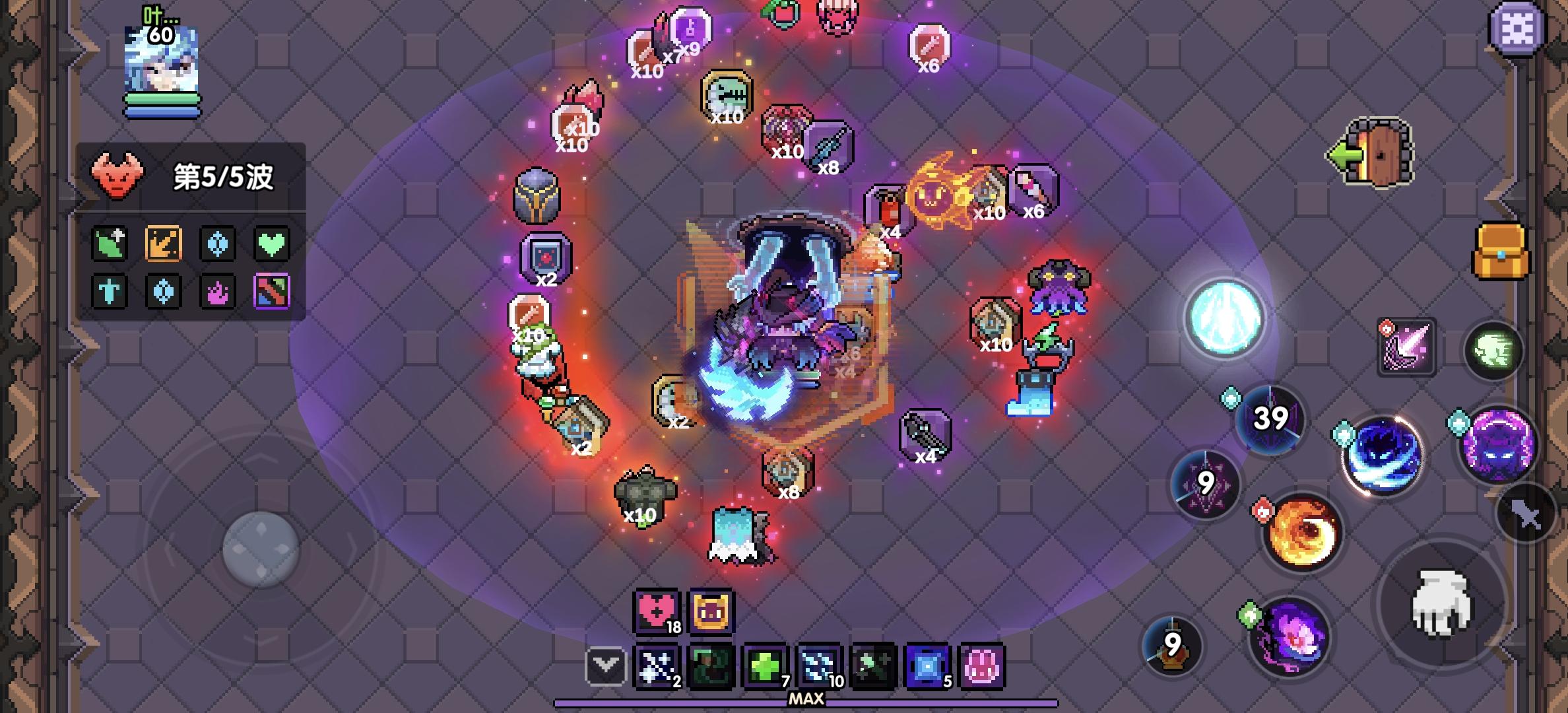This screenshot has width=1568, height=713.
Task: Toggle the orange arrow buff with highlighted border
Action: [x=163, y=242]
